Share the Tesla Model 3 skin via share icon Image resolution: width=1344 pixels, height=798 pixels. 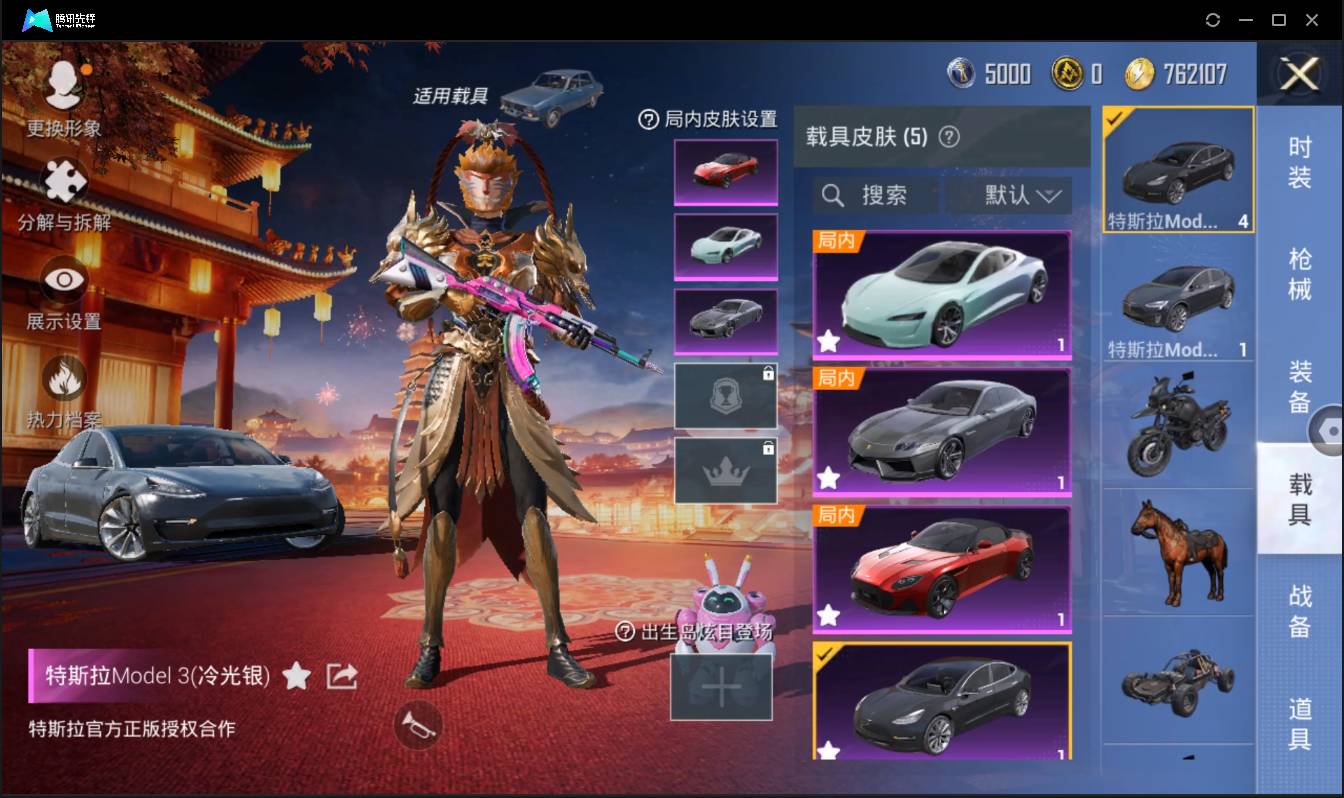(x=341, y=676)
